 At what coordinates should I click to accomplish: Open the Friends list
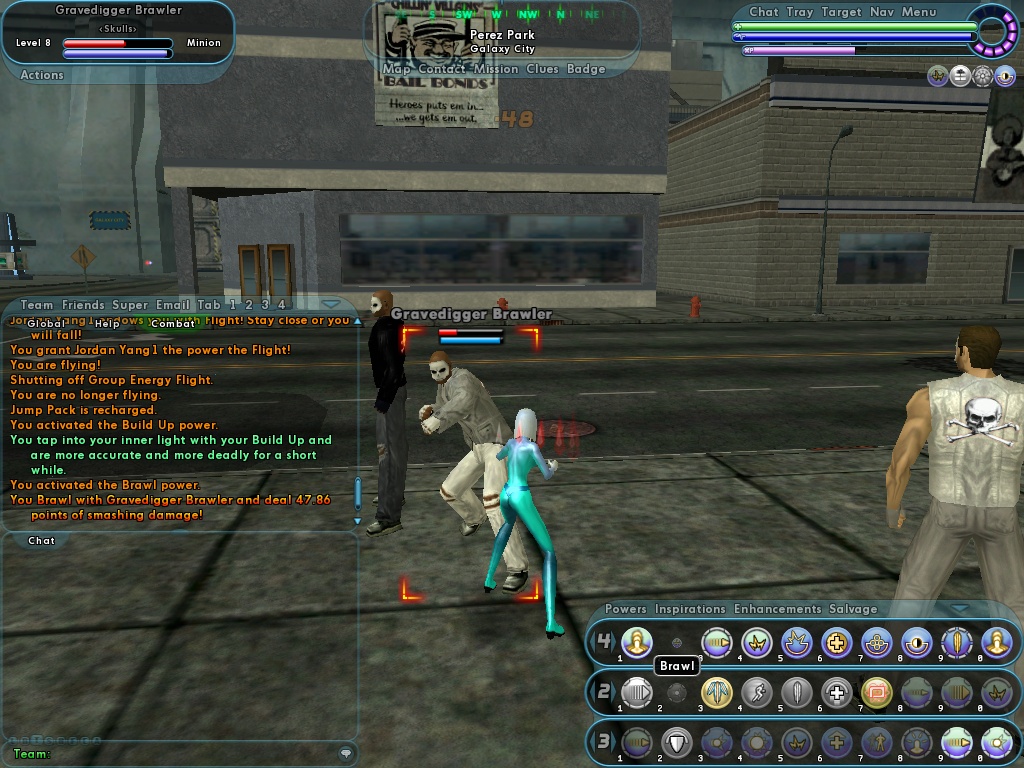pos(83,305)
